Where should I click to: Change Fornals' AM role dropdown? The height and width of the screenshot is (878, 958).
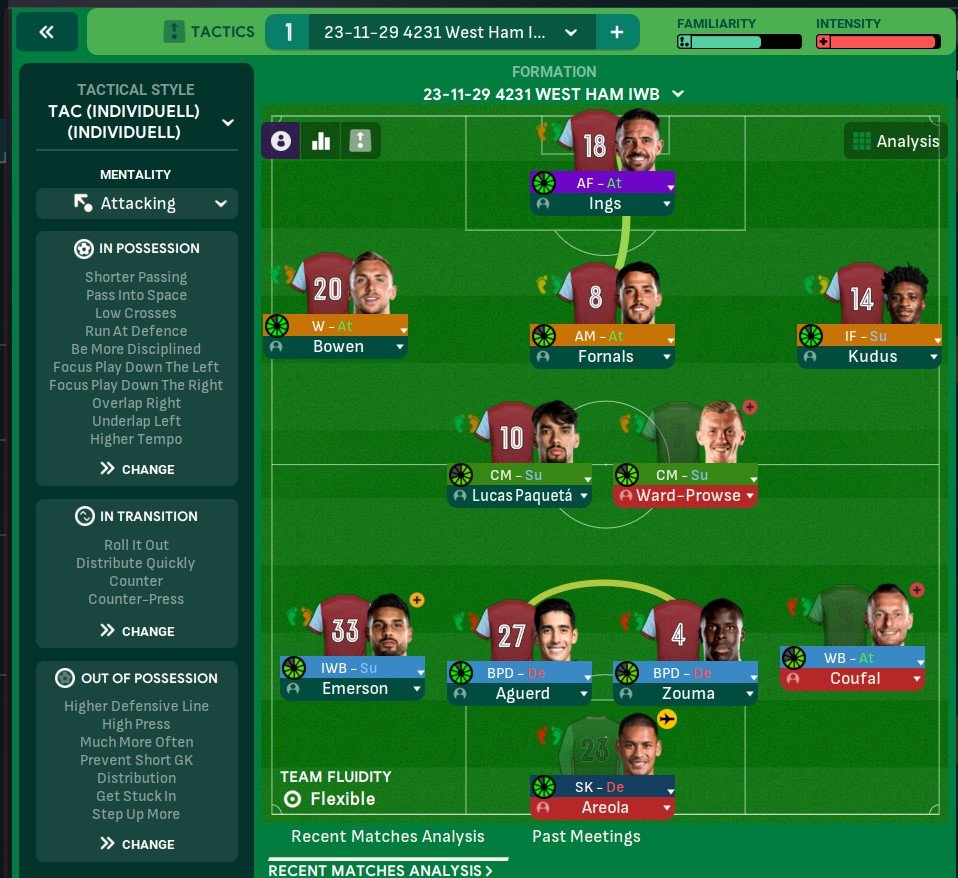coord(666,336)
